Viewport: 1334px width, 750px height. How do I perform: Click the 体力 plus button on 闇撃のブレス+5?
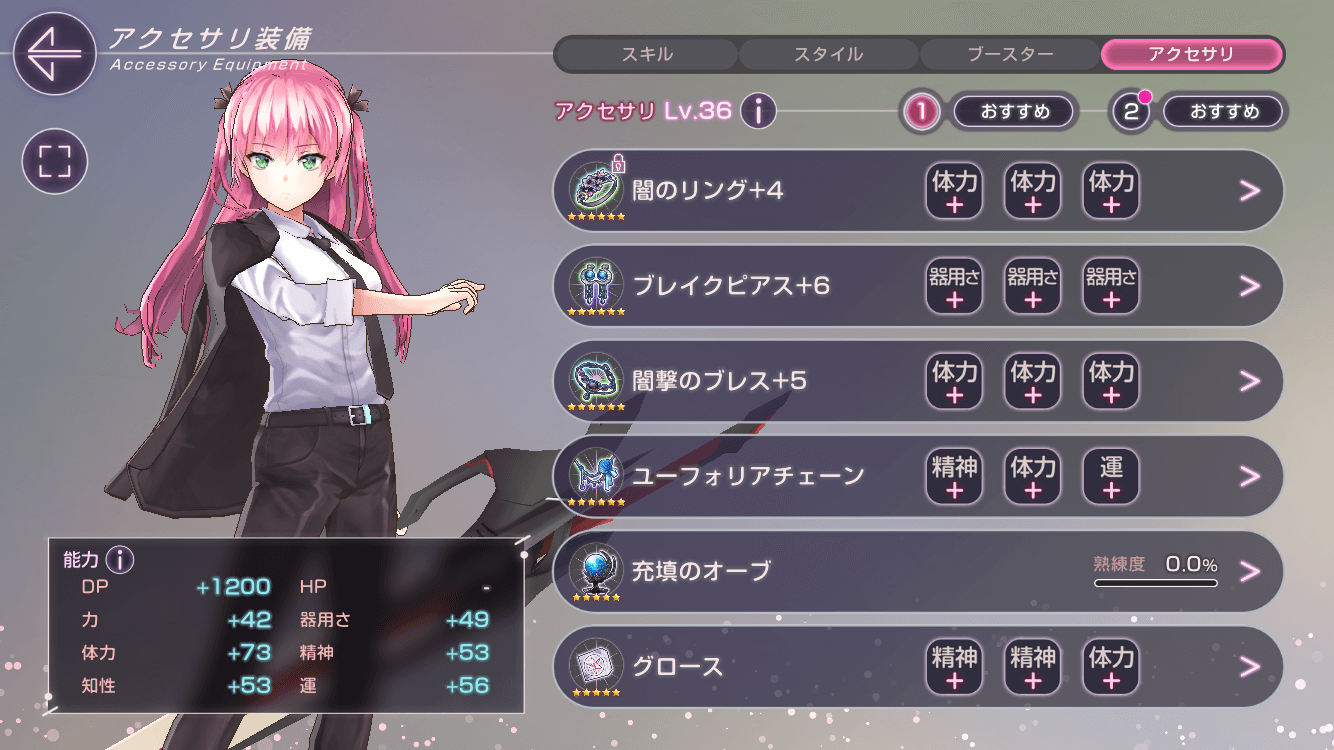[x=954, y=382]
